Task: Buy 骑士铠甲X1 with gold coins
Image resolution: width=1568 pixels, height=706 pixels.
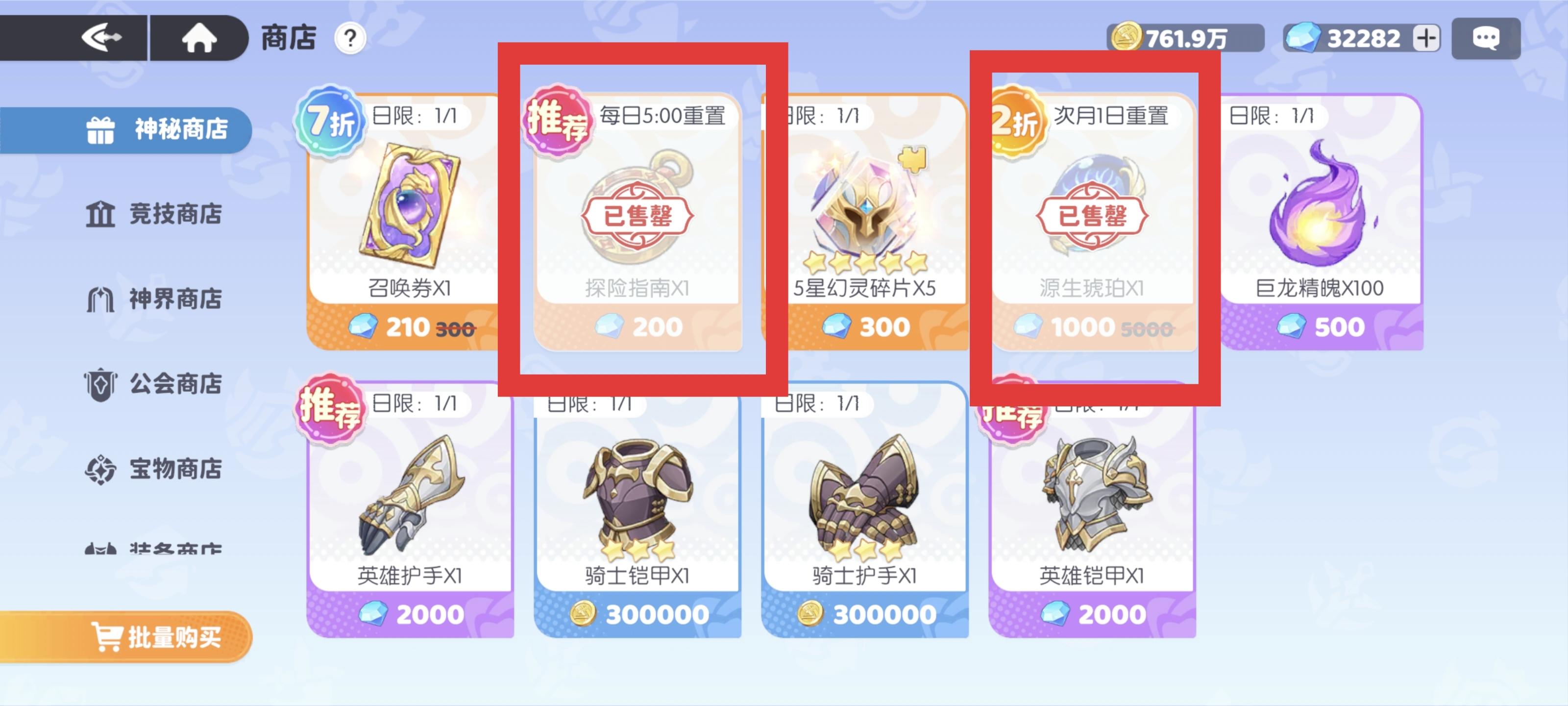Action: (637, 521)
